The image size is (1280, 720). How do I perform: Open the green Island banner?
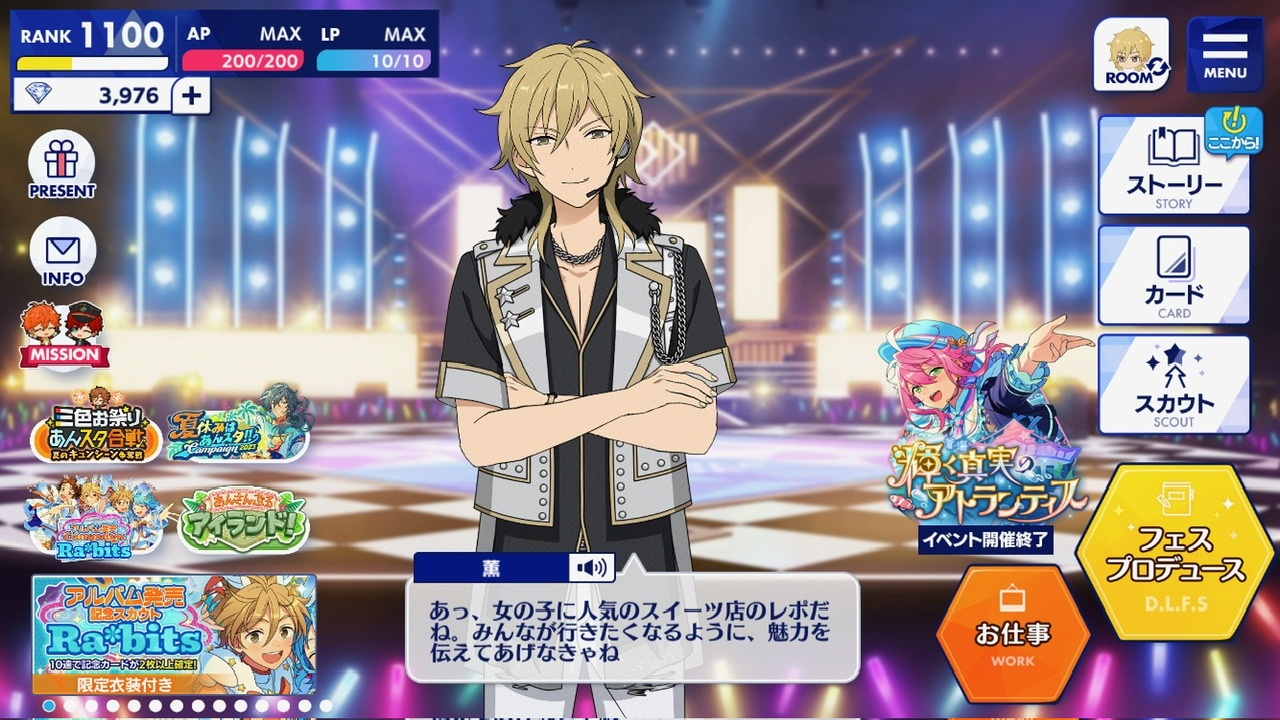coord(243,518)
